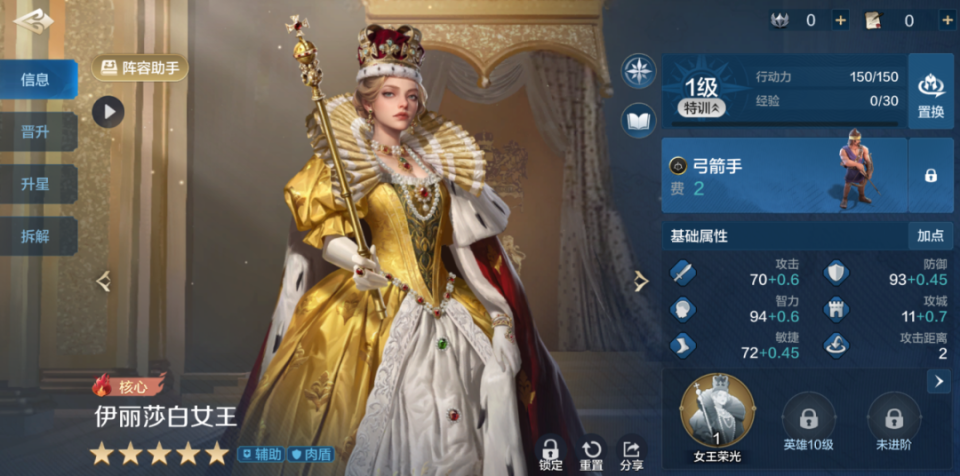960x476 pixels.
Task: Click the 加点 add points button
Action: (930, 236)
